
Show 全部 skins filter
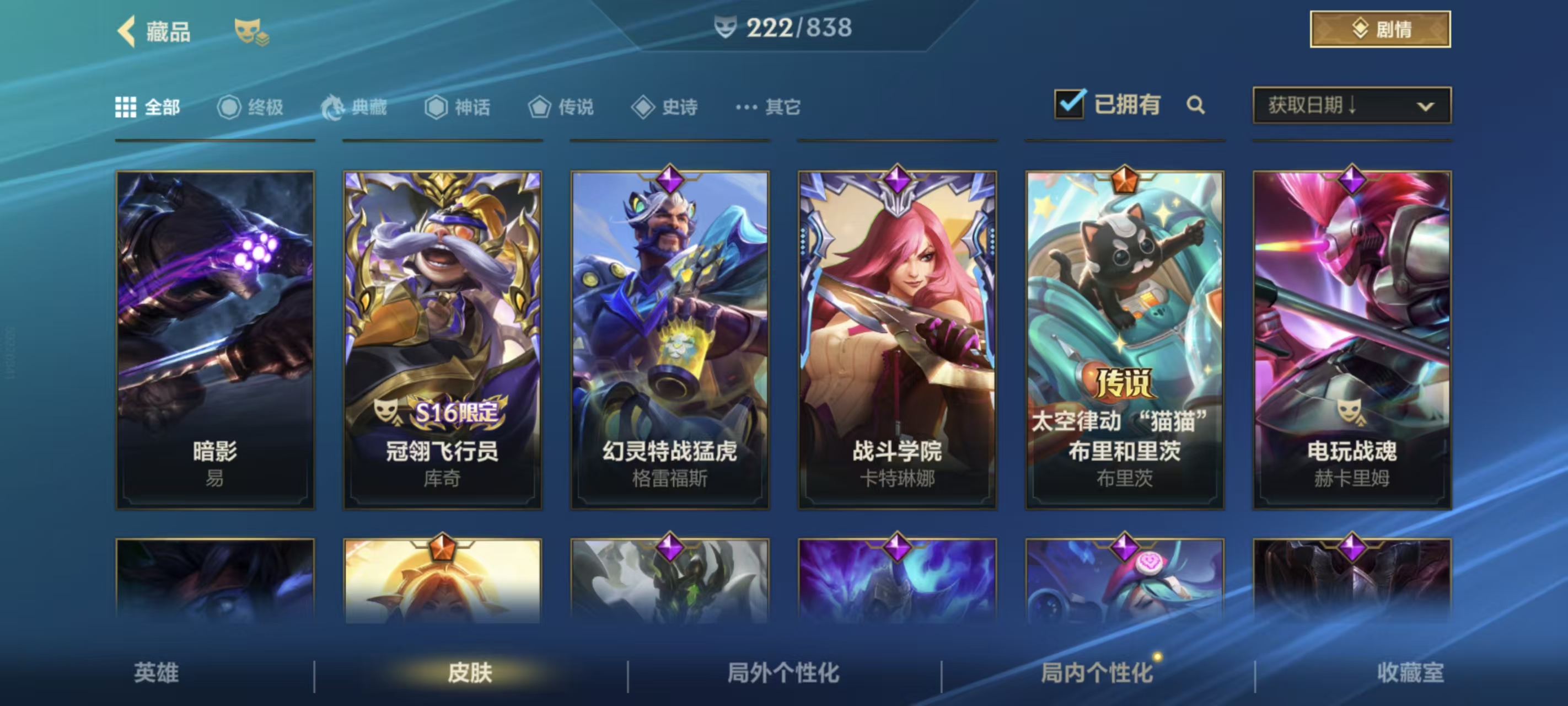tap(148, 107)
